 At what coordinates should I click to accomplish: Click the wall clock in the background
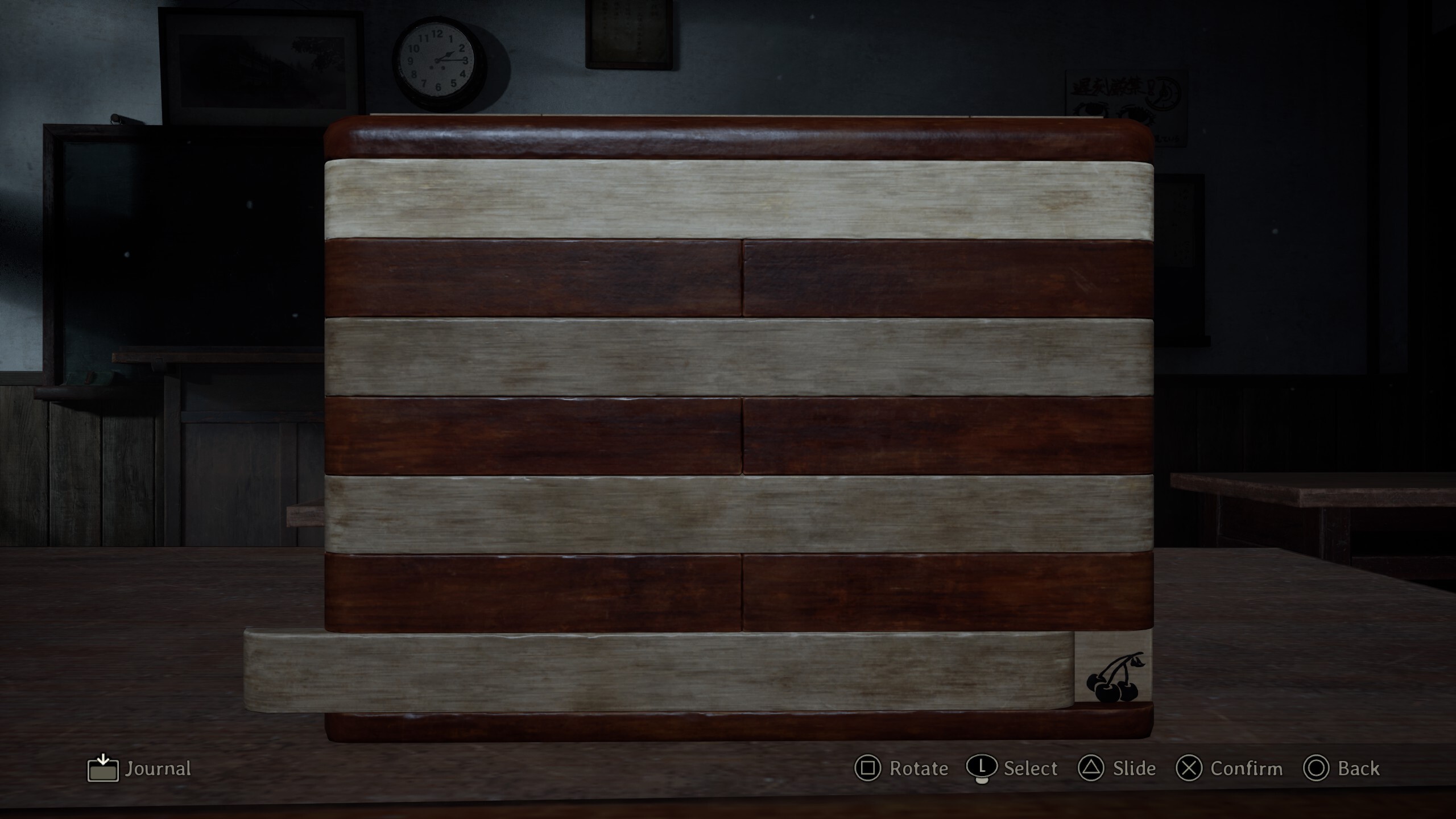click(x=438, y=60)
